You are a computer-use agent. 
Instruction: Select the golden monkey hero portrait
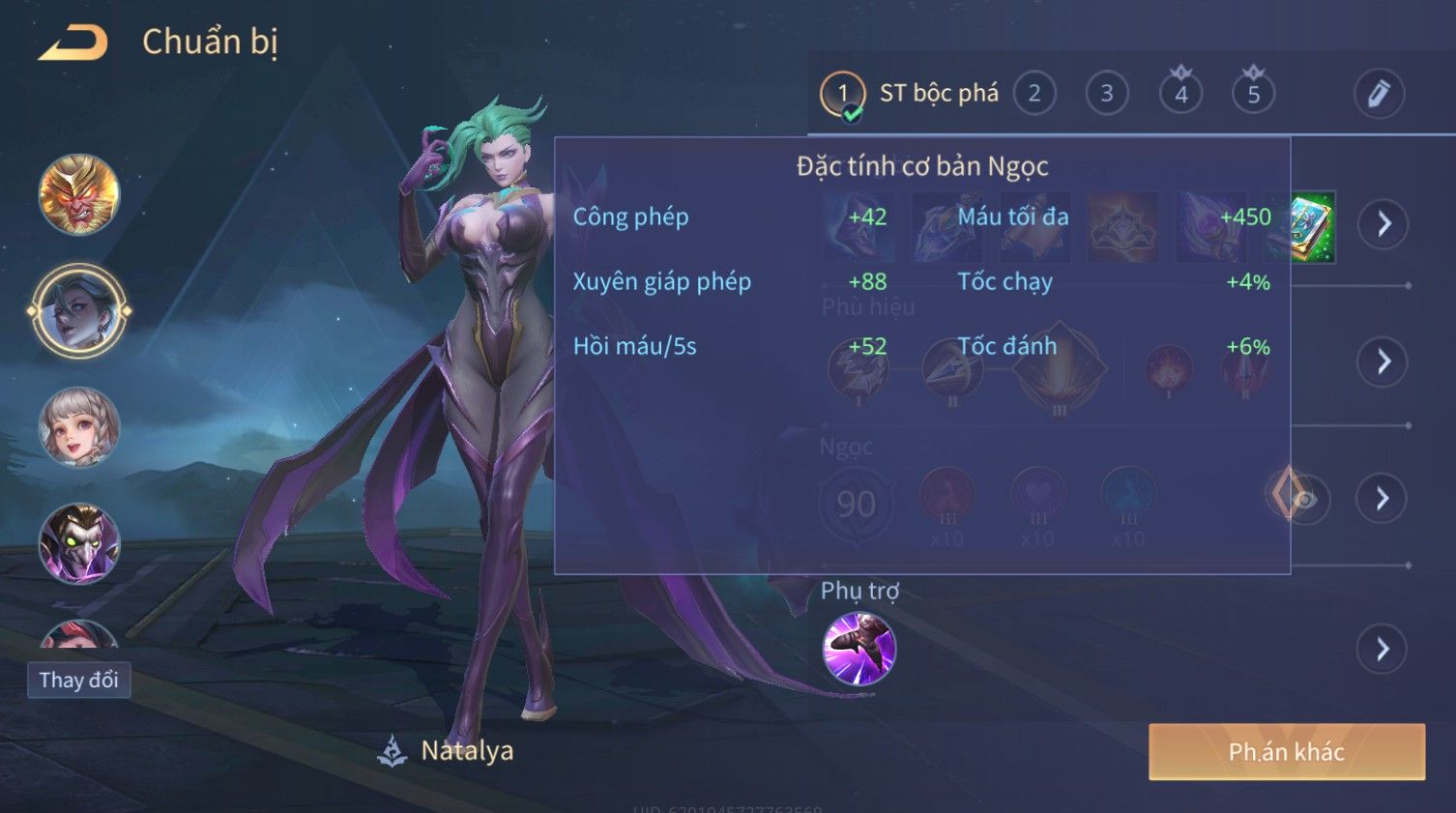click(79, 194)
